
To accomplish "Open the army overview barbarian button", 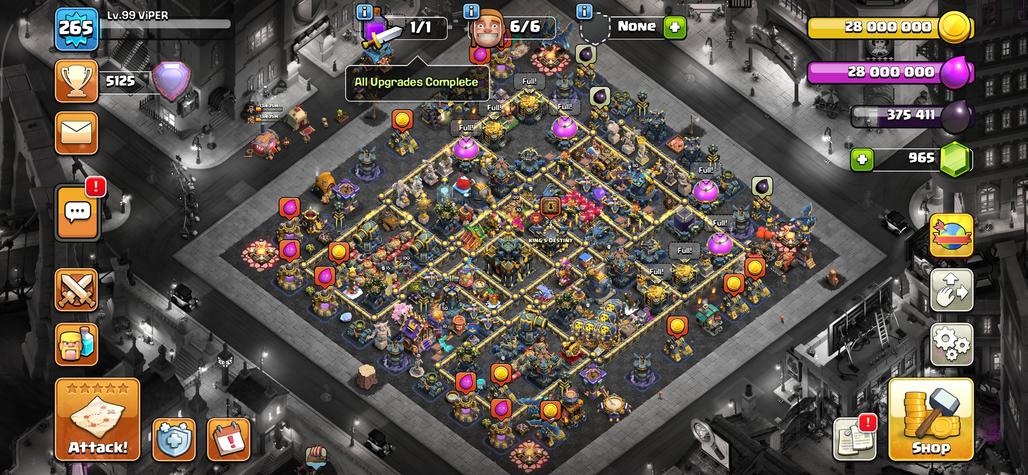I will coord(76,345).
